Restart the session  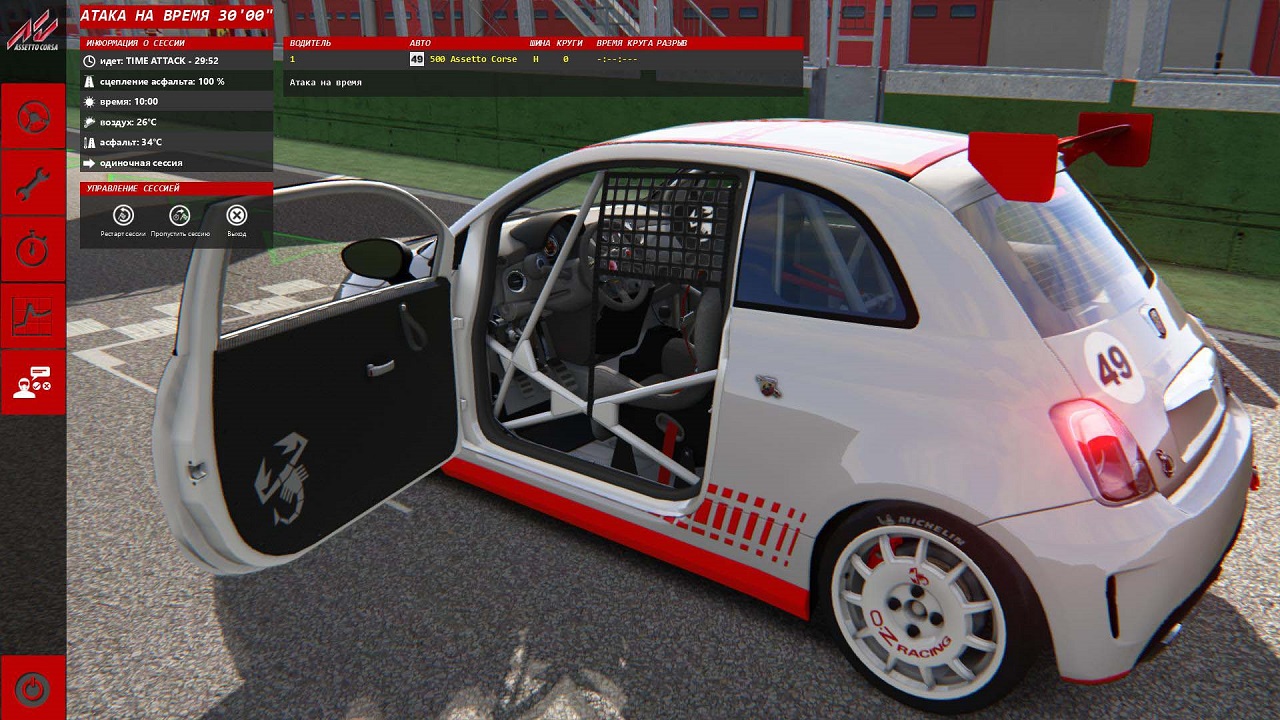click(x=123, y=216)
